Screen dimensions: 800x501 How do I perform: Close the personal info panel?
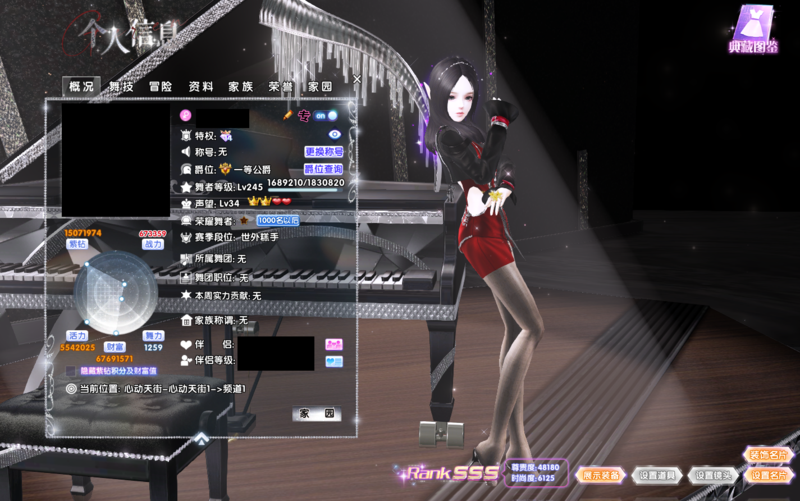click(x=357, y=78)
